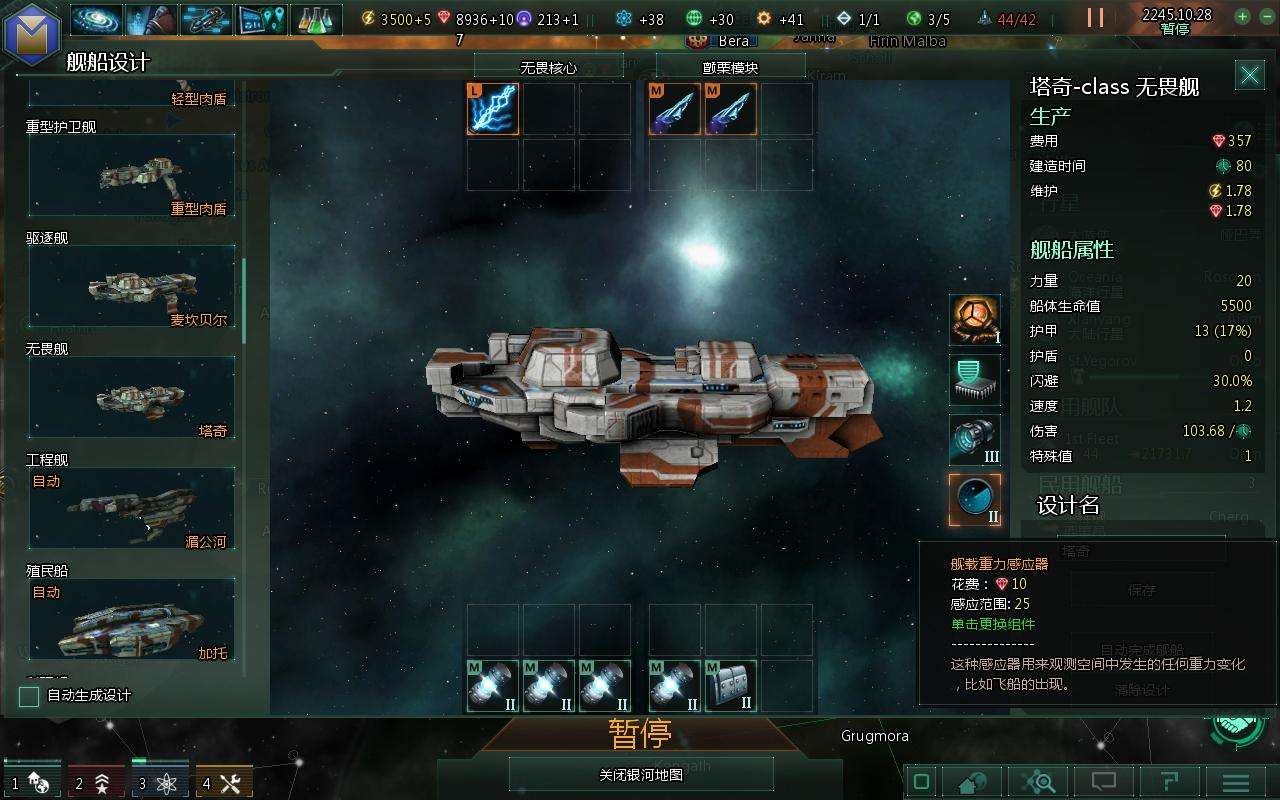Image resolution: width=1280 pixels, height=800 pixels.
Task: Select control group 4 wrench tab
Action: pyautogui.click(x=224, y=783)
